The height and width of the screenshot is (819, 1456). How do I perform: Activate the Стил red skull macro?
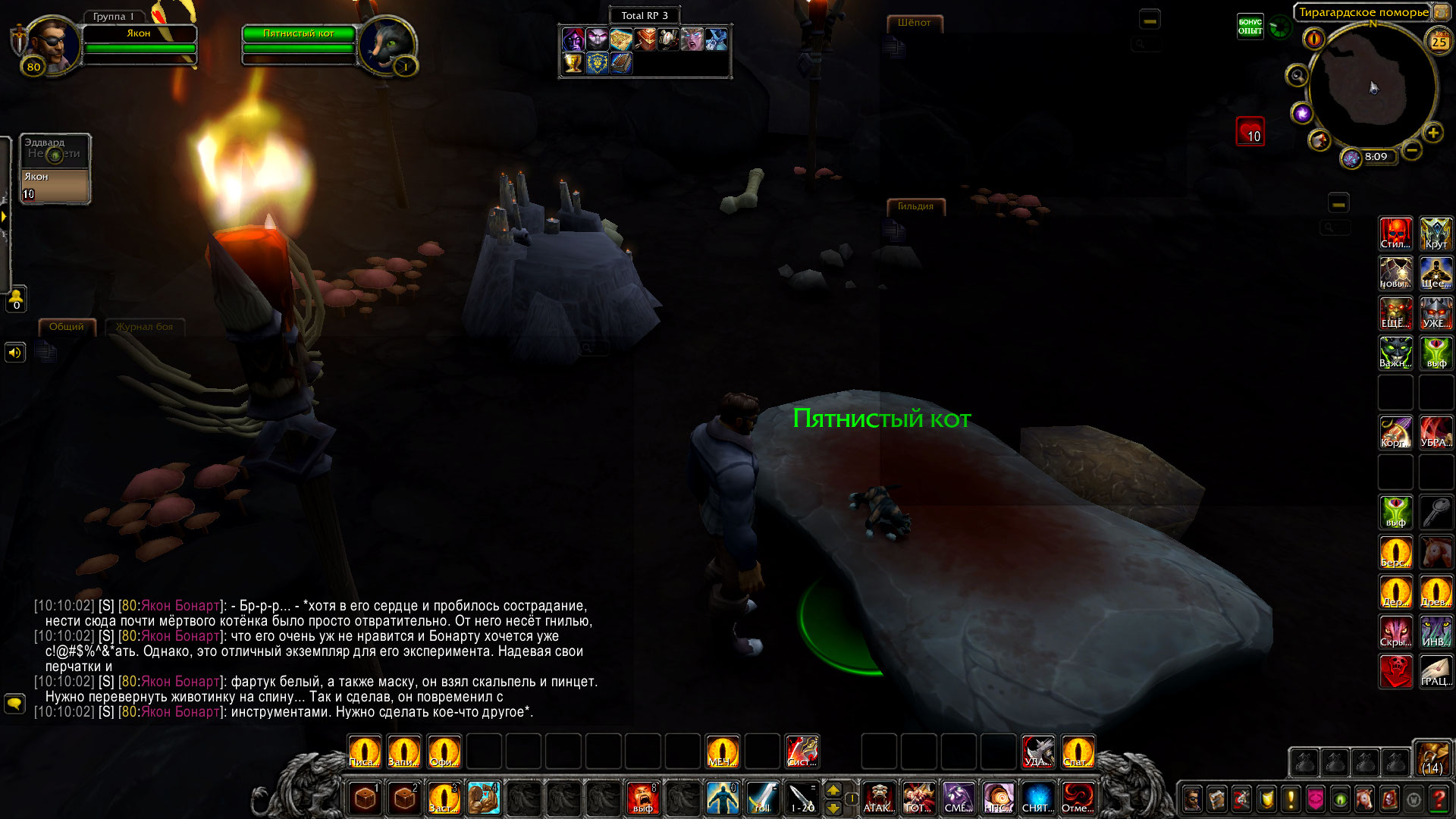[1395, 234]
